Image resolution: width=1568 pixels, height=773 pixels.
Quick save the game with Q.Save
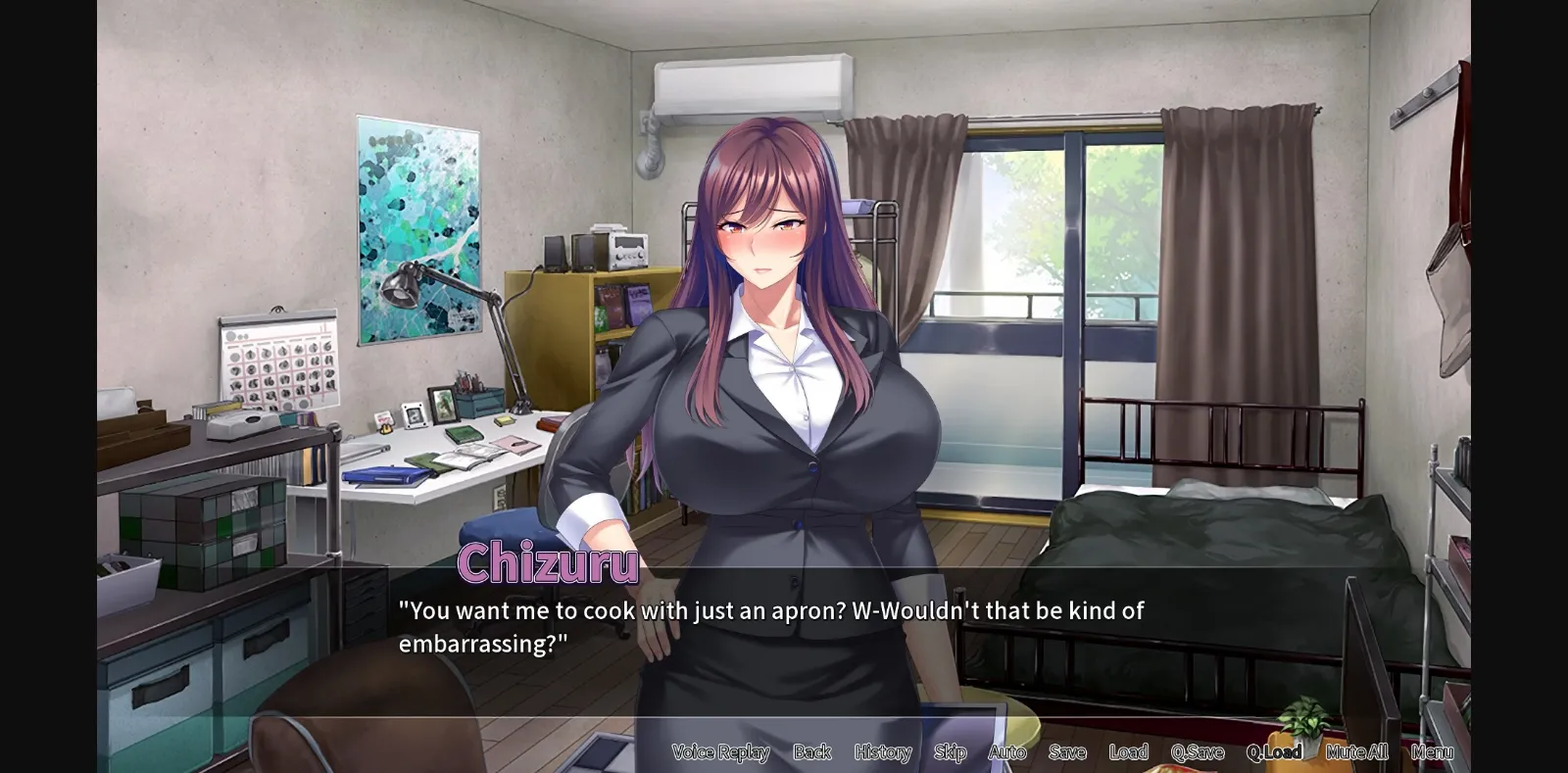click(x=1198, y=751)
